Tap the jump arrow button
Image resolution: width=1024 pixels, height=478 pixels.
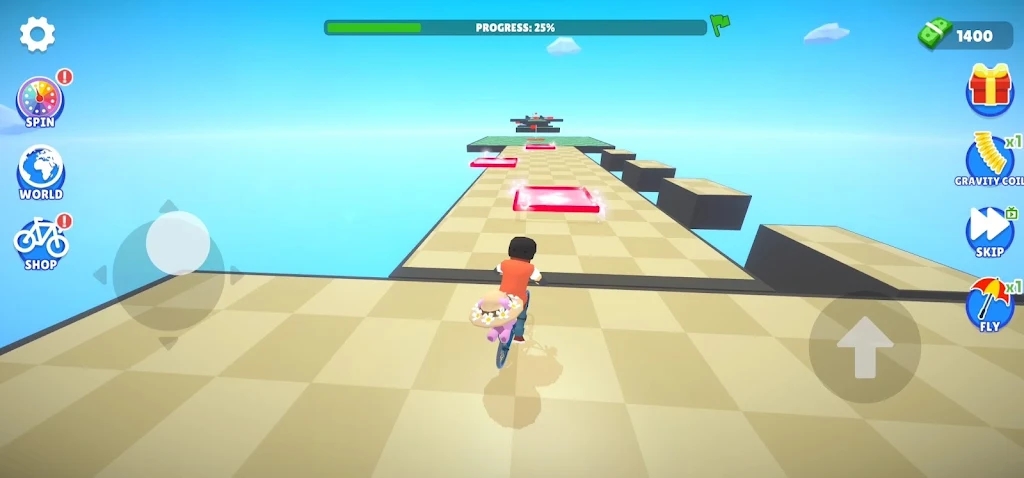[863, 347]
